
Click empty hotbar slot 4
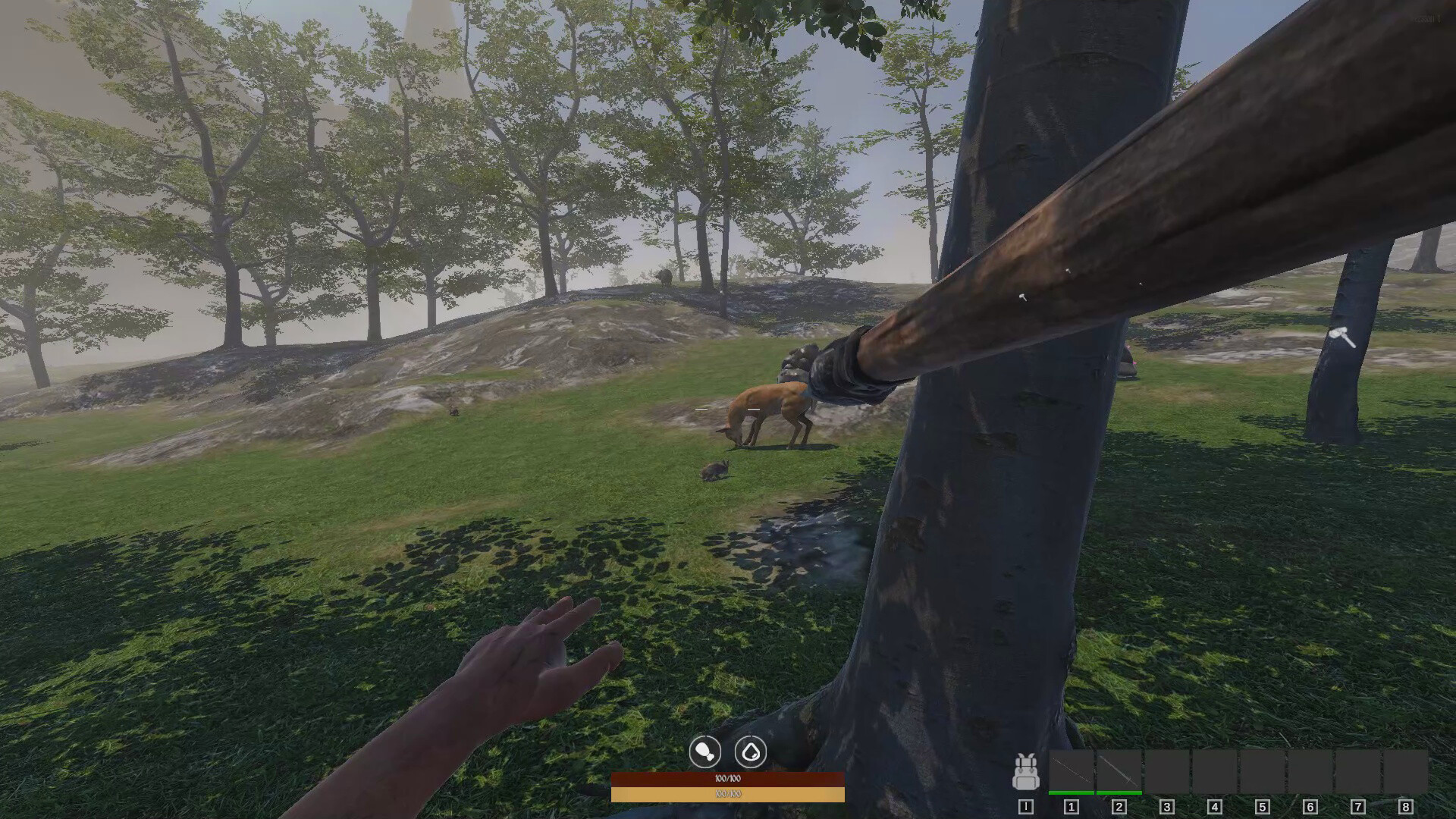pyautogui.click(x=1215, y=772)
